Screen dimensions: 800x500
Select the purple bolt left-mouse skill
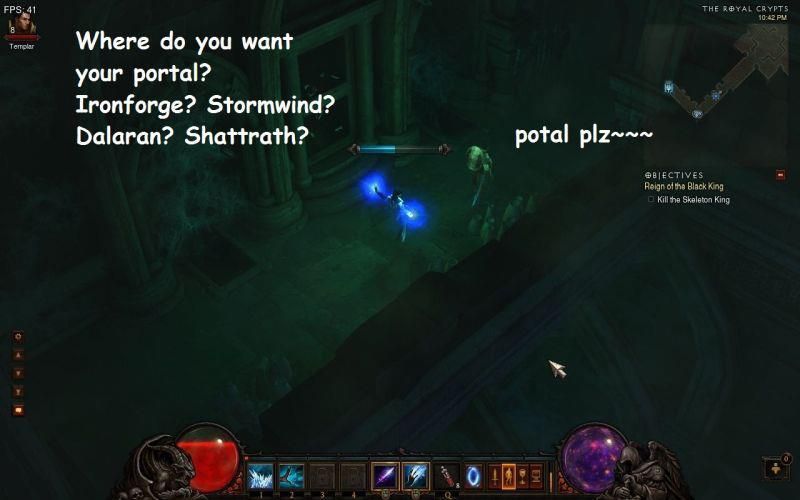click(x=385, y=476)
